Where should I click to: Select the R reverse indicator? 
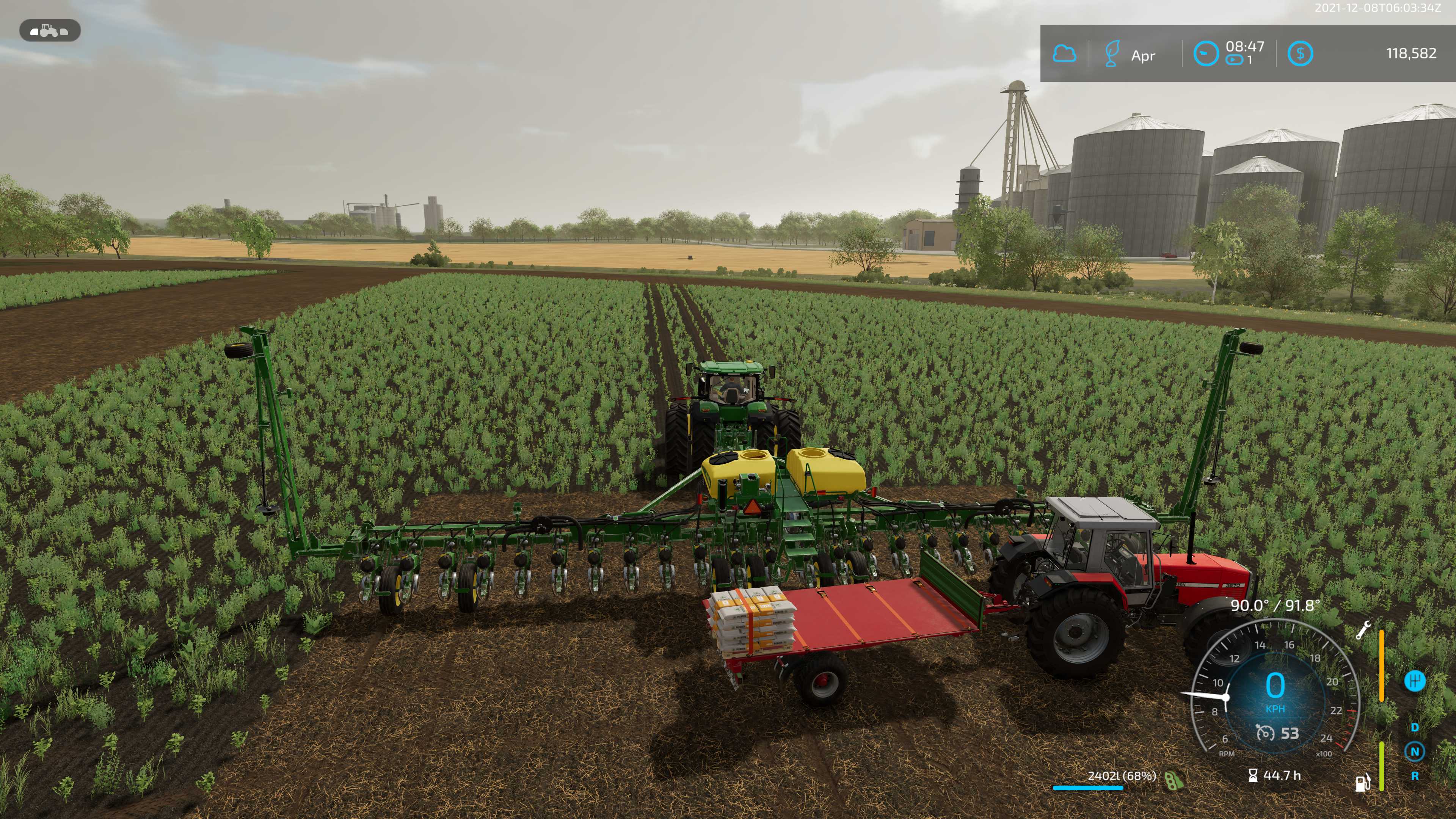[x=1415, y=776]
